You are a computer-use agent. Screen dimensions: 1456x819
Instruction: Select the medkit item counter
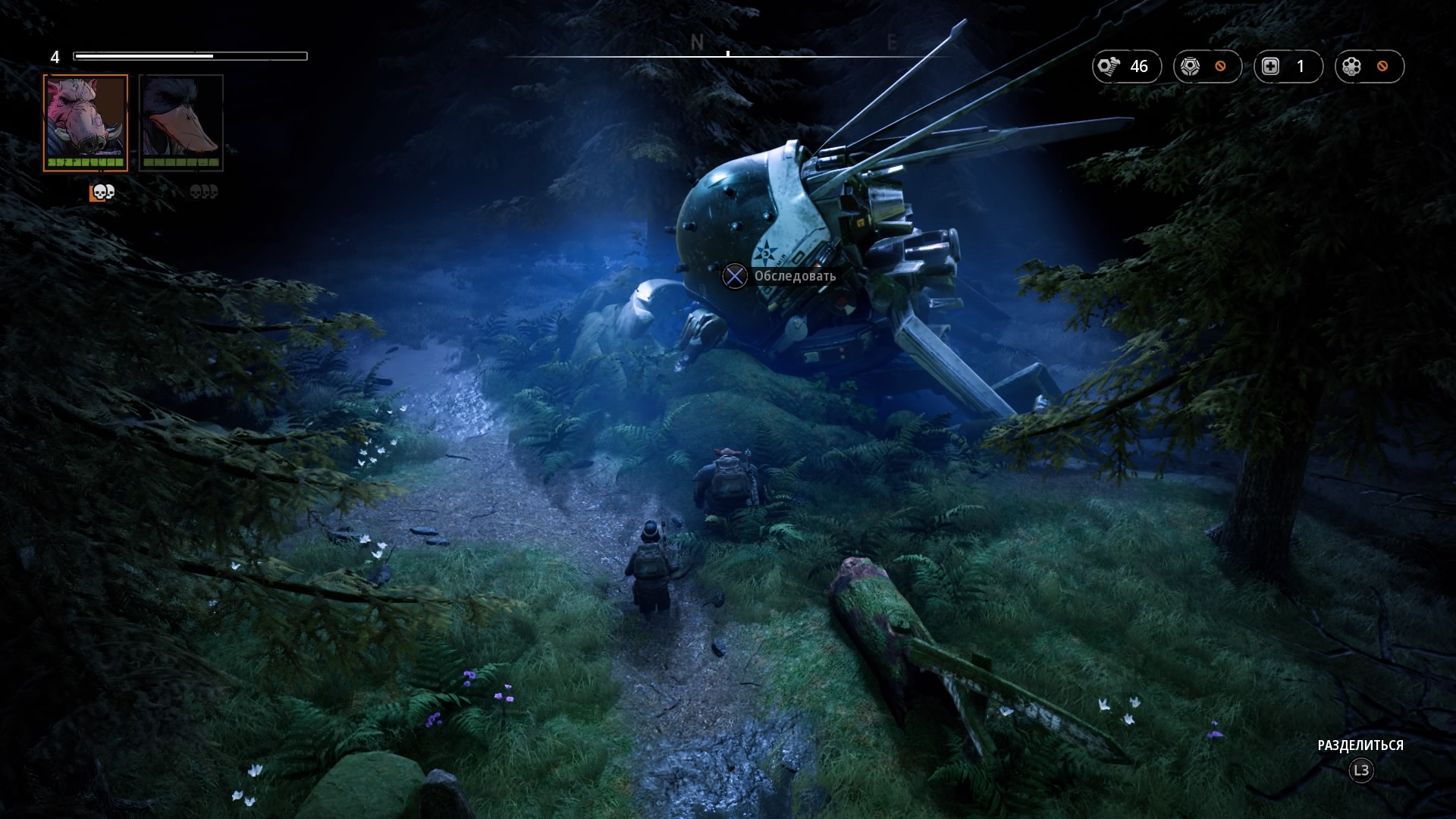1288,67
